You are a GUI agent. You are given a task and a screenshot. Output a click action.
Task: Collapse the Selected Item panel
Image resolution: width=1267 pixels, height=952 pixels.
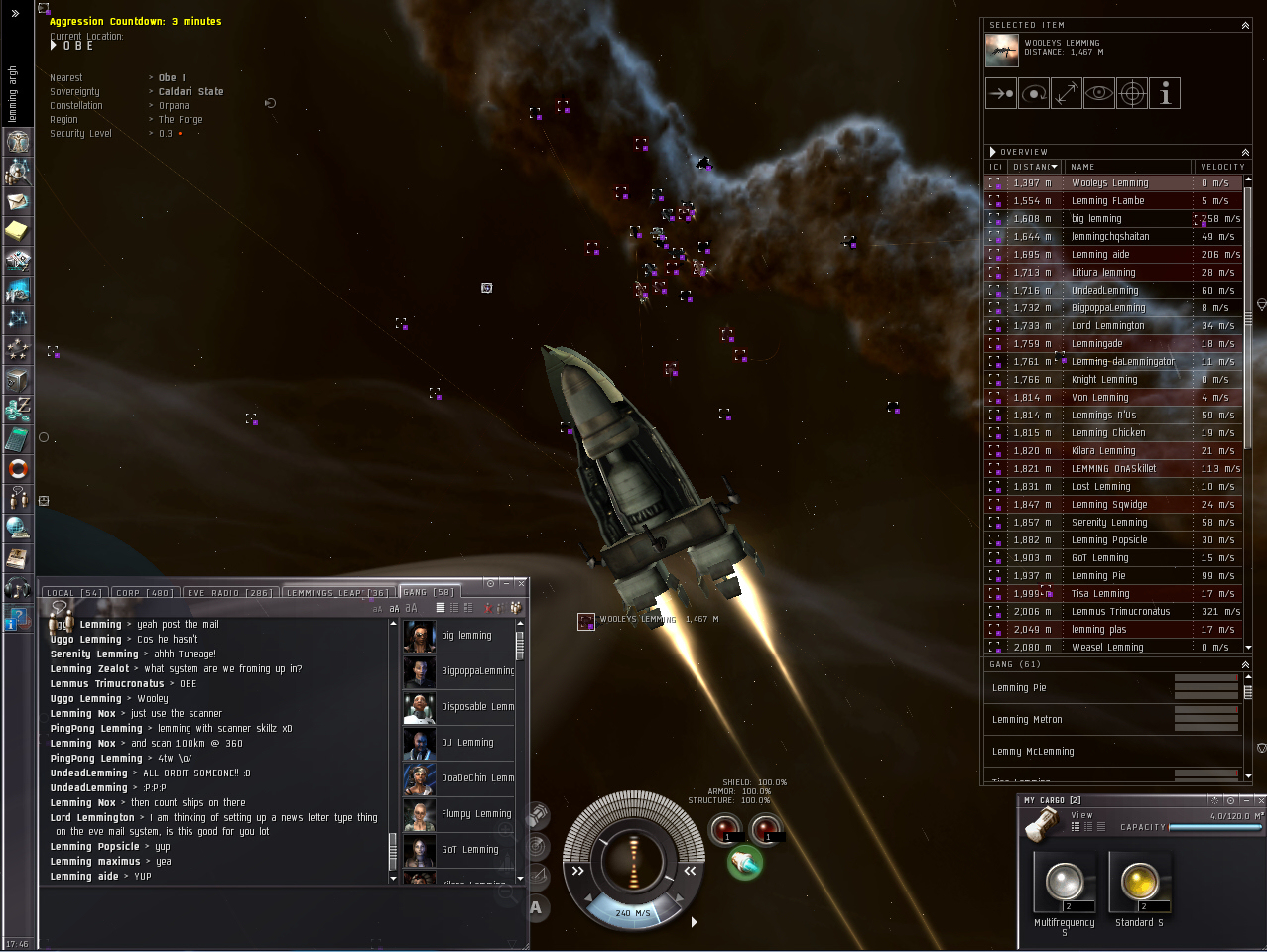click(1245, 25)
